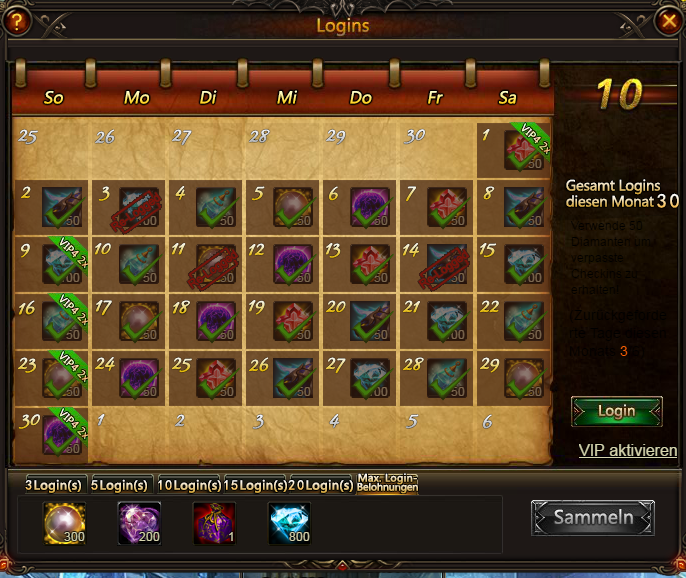Select the purple heart reward with 200

[139, 523]
